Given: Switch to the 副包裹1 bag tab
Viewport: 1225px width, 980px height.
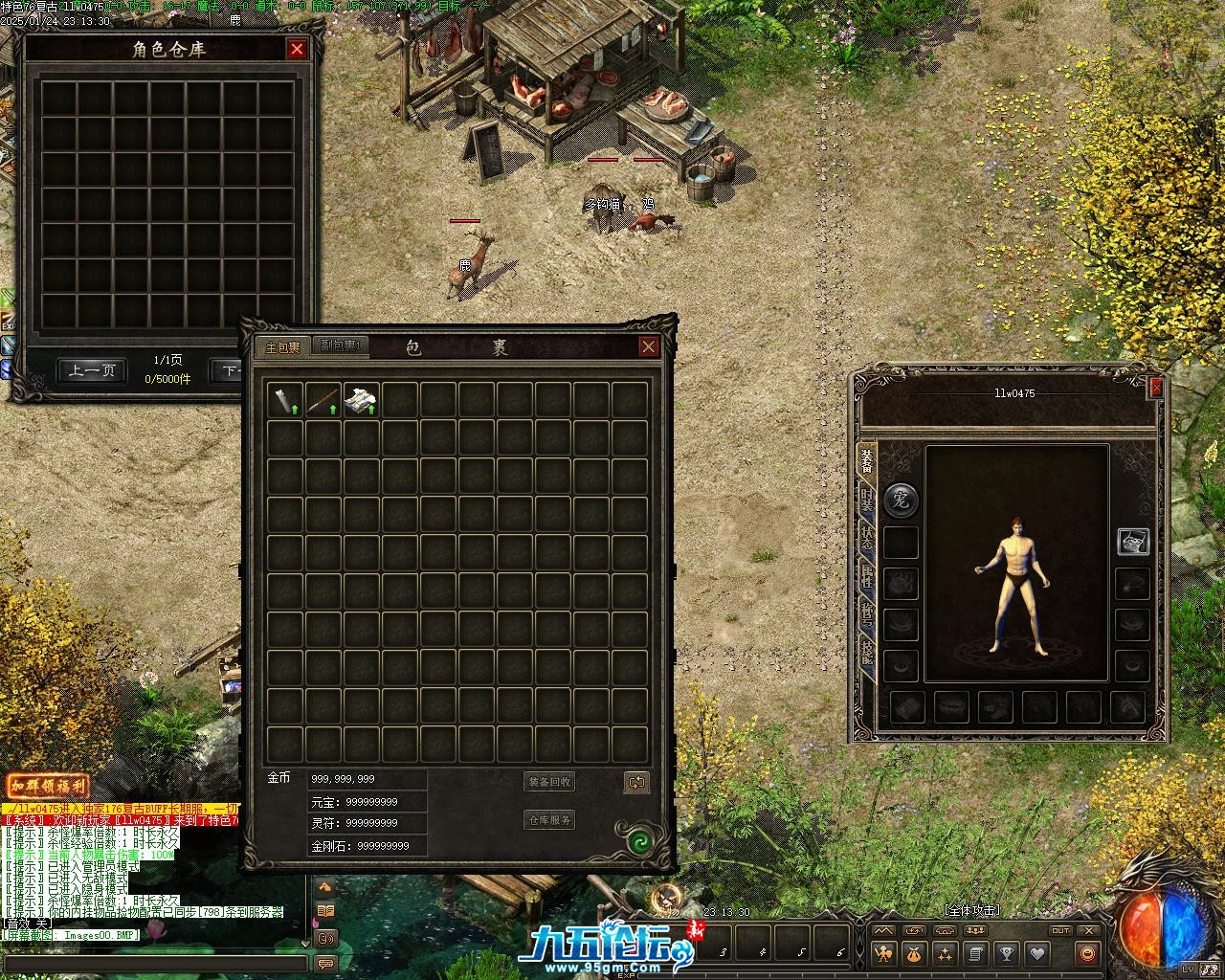Looking at the screenshot, I should tap(341, 346).
